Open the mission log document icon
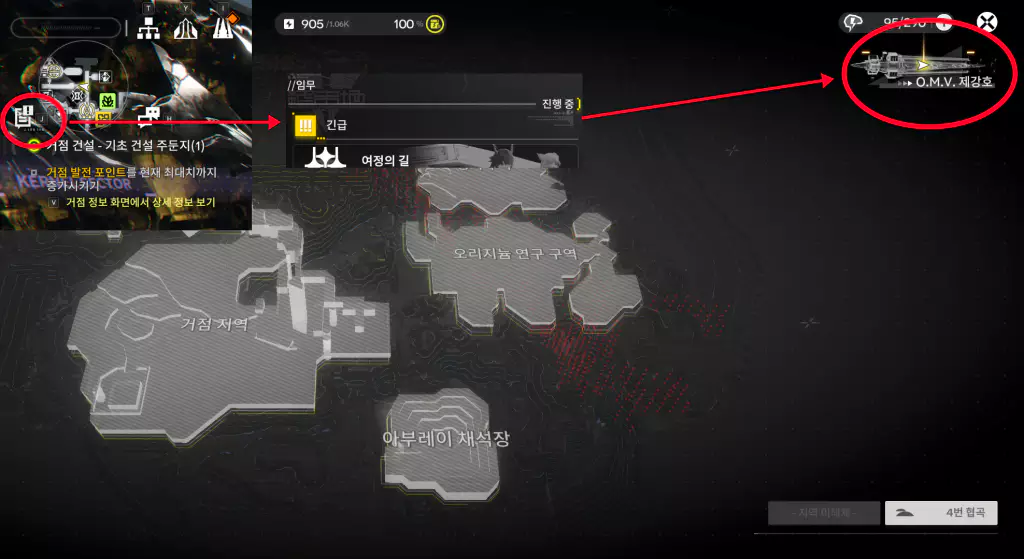 (25, 116)
